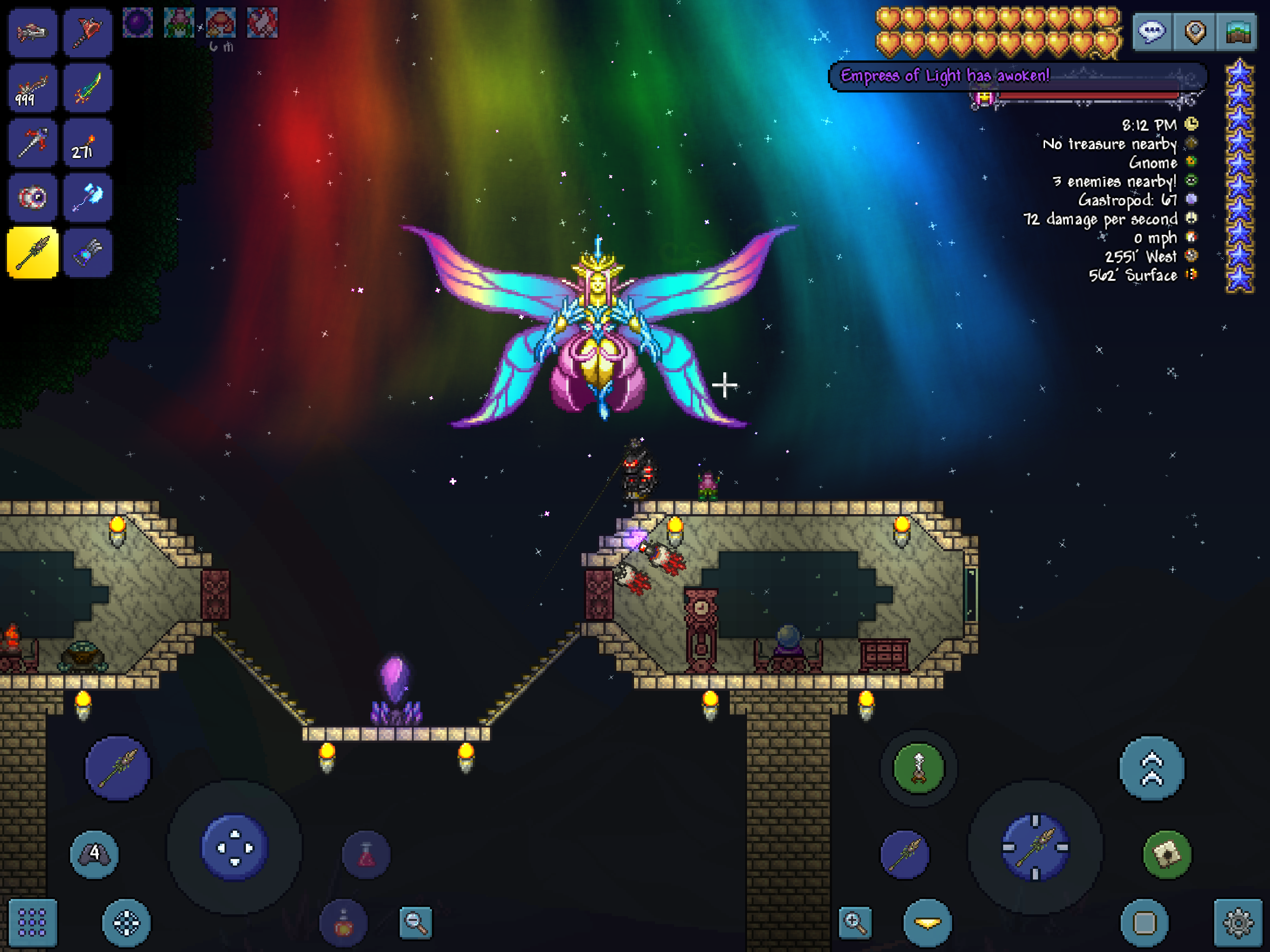
Task: Select the flamethrower with 999 ammo
Action: pos(33,88)
